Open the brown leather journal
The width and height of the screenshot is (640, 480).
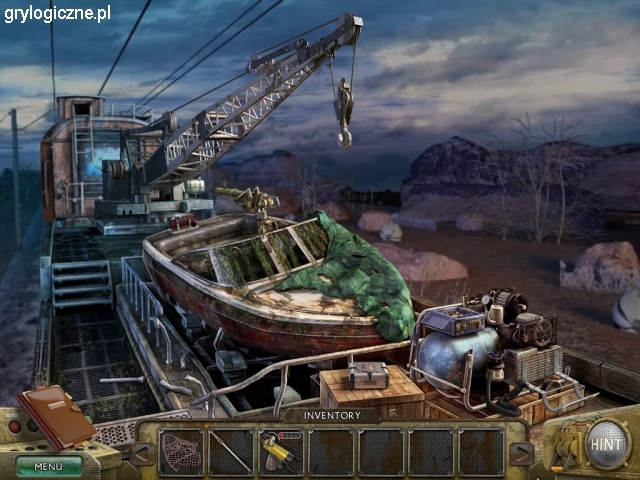(x=55, y=414)
